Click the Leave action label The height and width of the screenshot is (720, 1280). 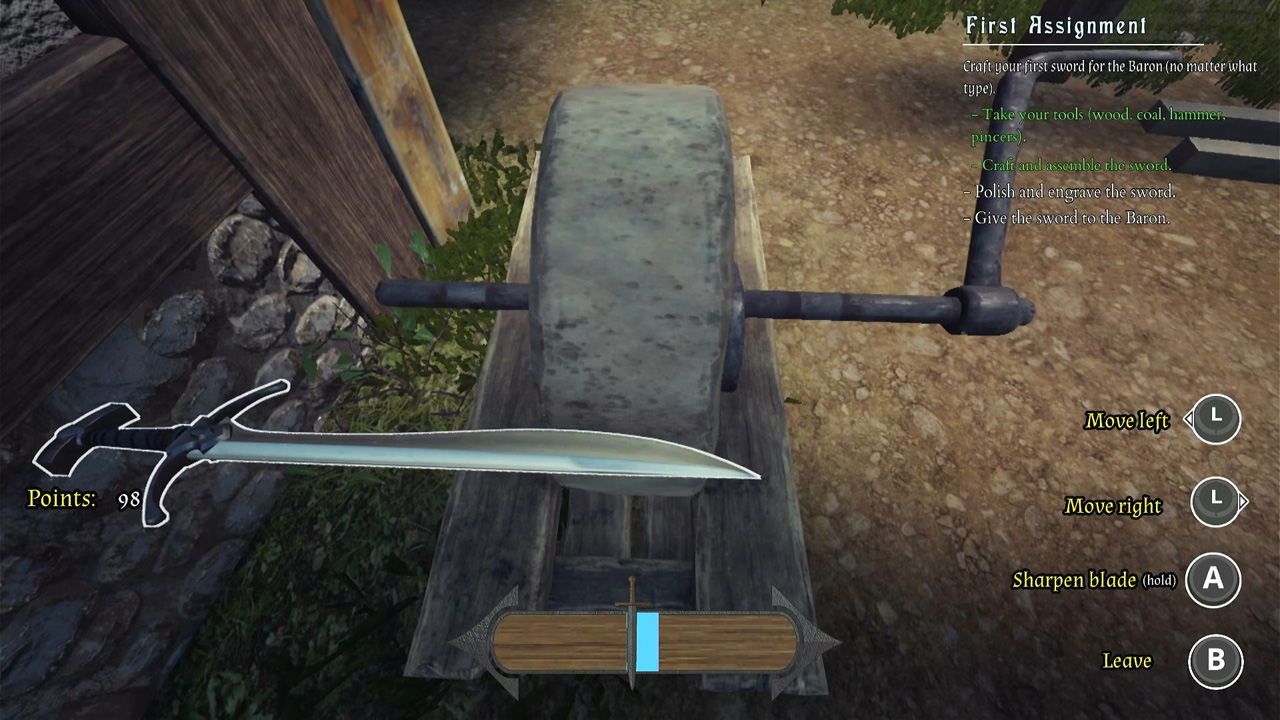1128,660
